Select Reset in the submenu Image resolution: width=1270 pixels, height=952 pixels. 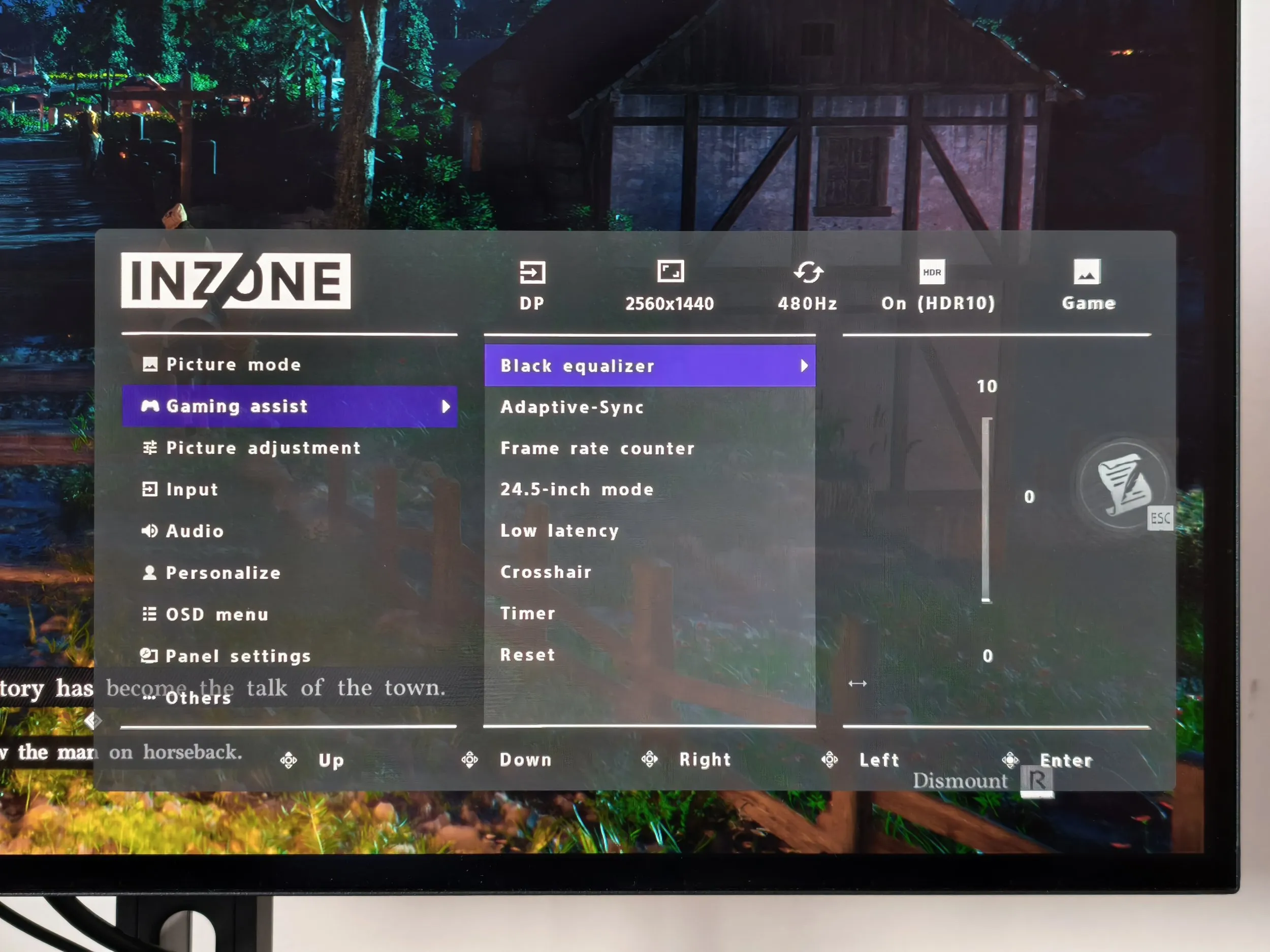coord(527,654)
